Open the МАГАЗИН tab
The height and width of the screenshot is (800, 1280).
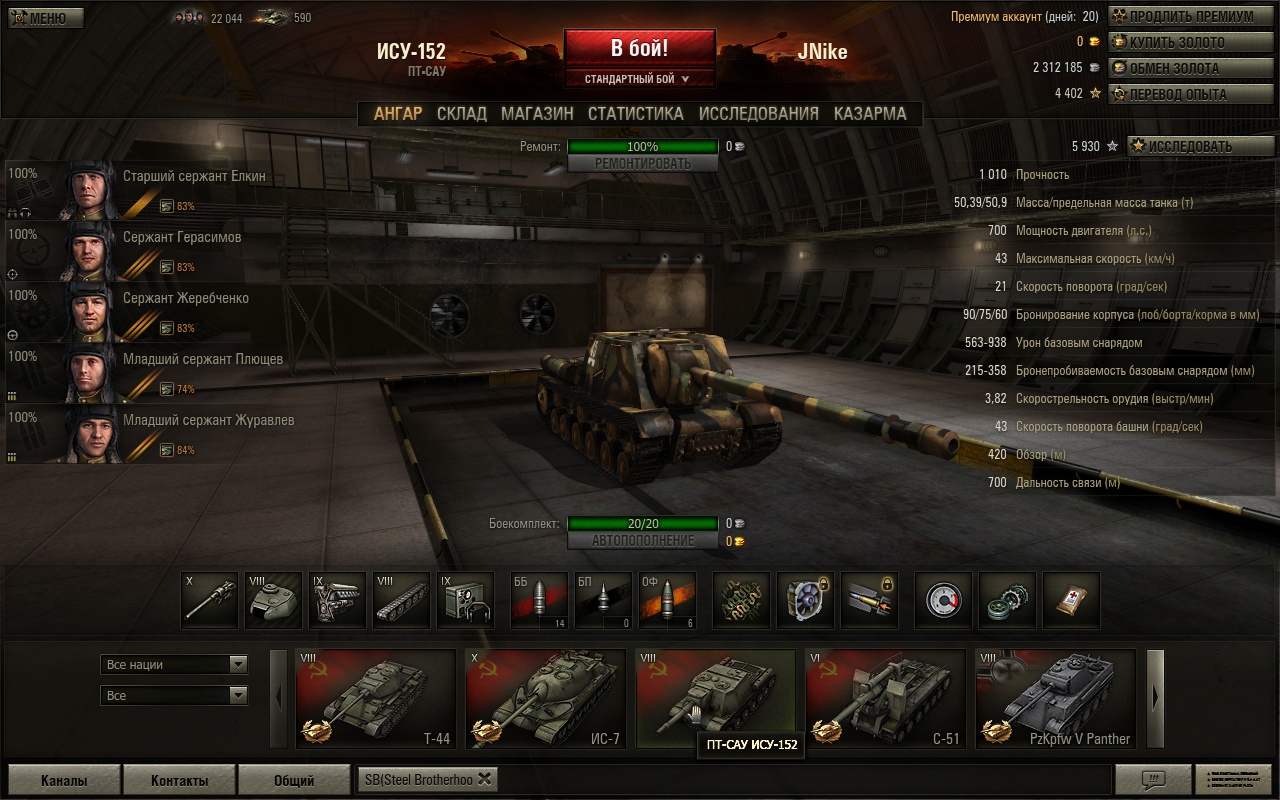537,114
